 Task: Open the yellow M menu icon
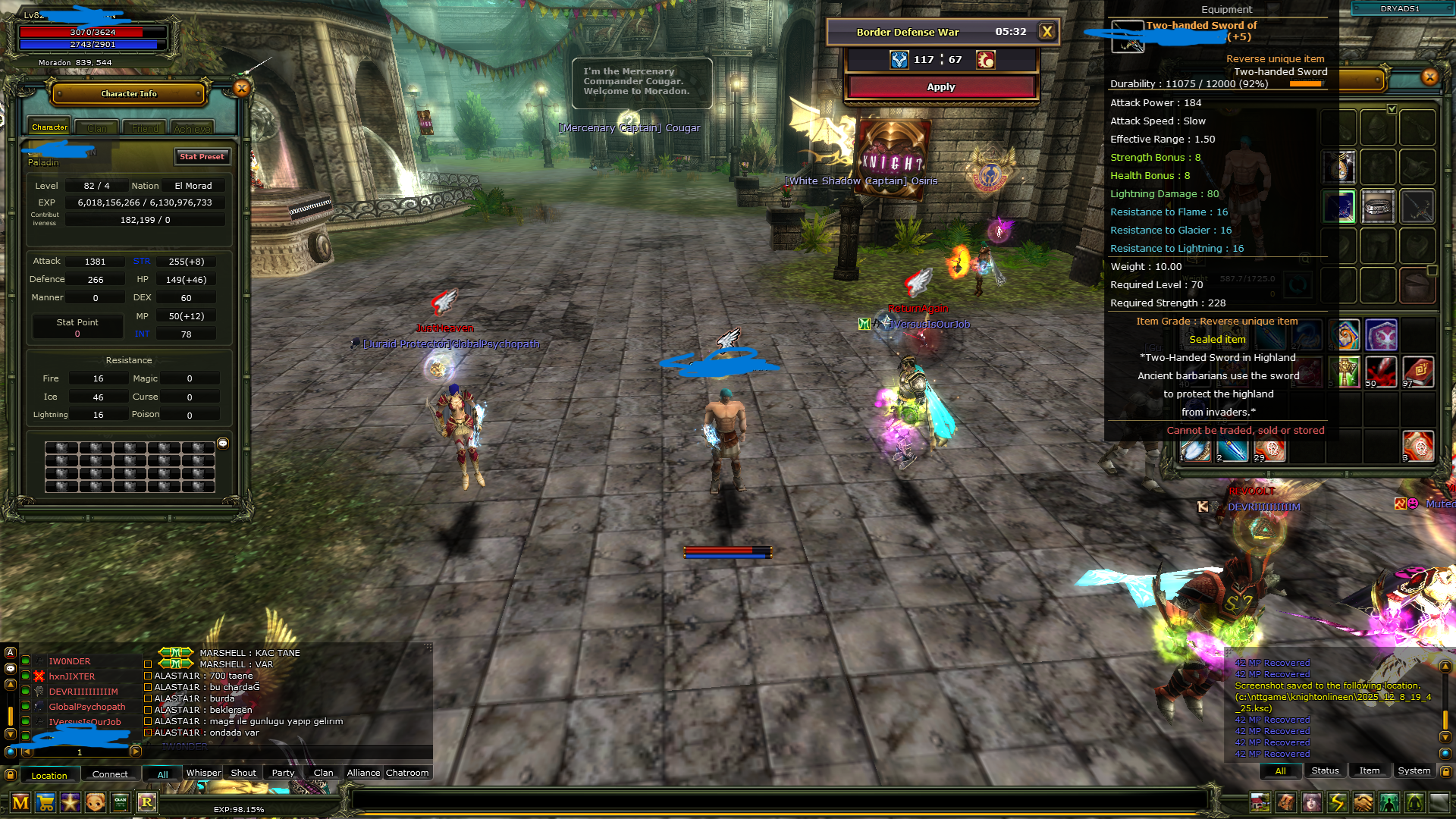[x=20, y=802]
